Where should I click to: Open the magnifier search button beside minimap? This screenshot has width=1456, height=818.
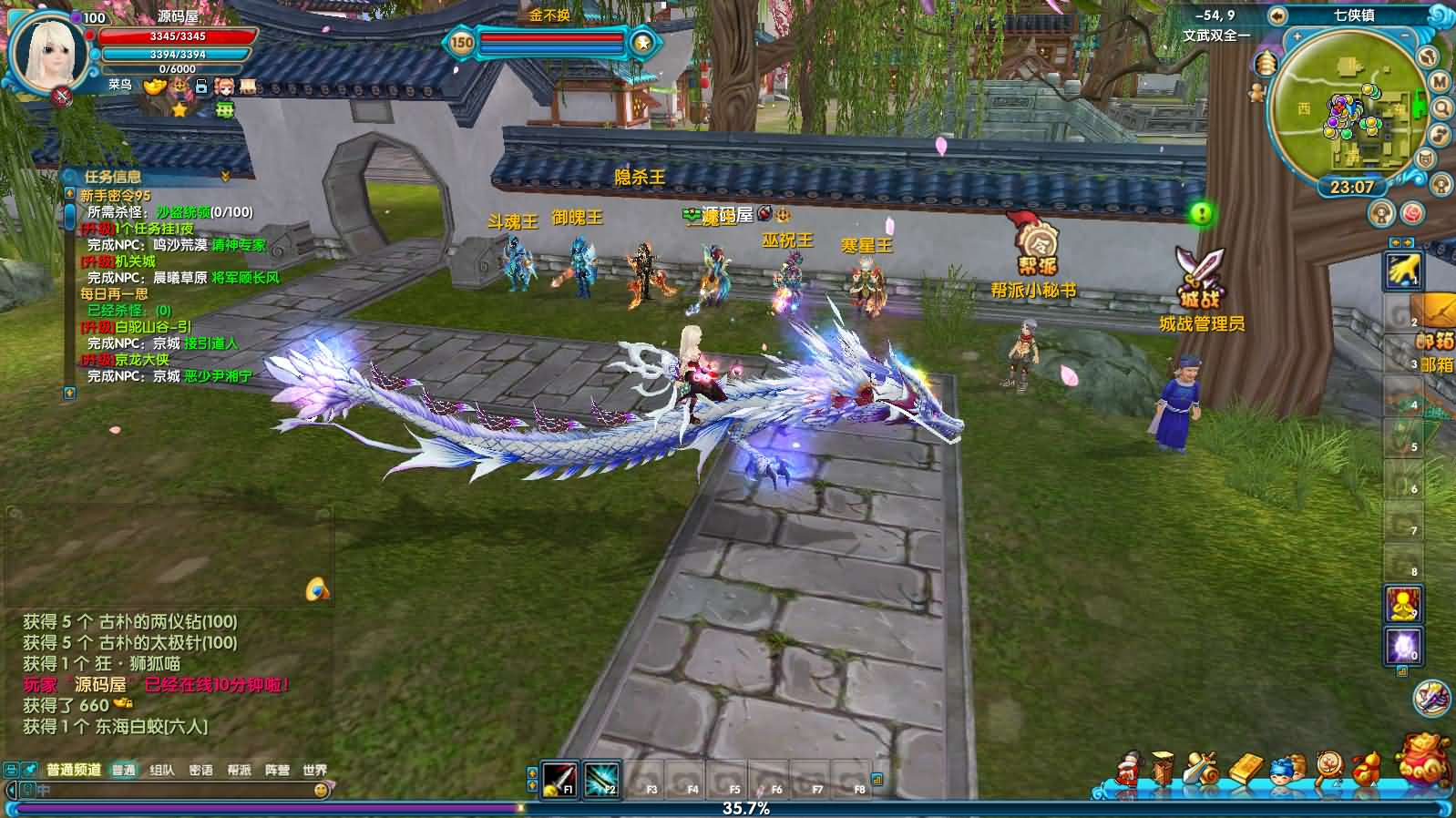(x=1443, y=108)
